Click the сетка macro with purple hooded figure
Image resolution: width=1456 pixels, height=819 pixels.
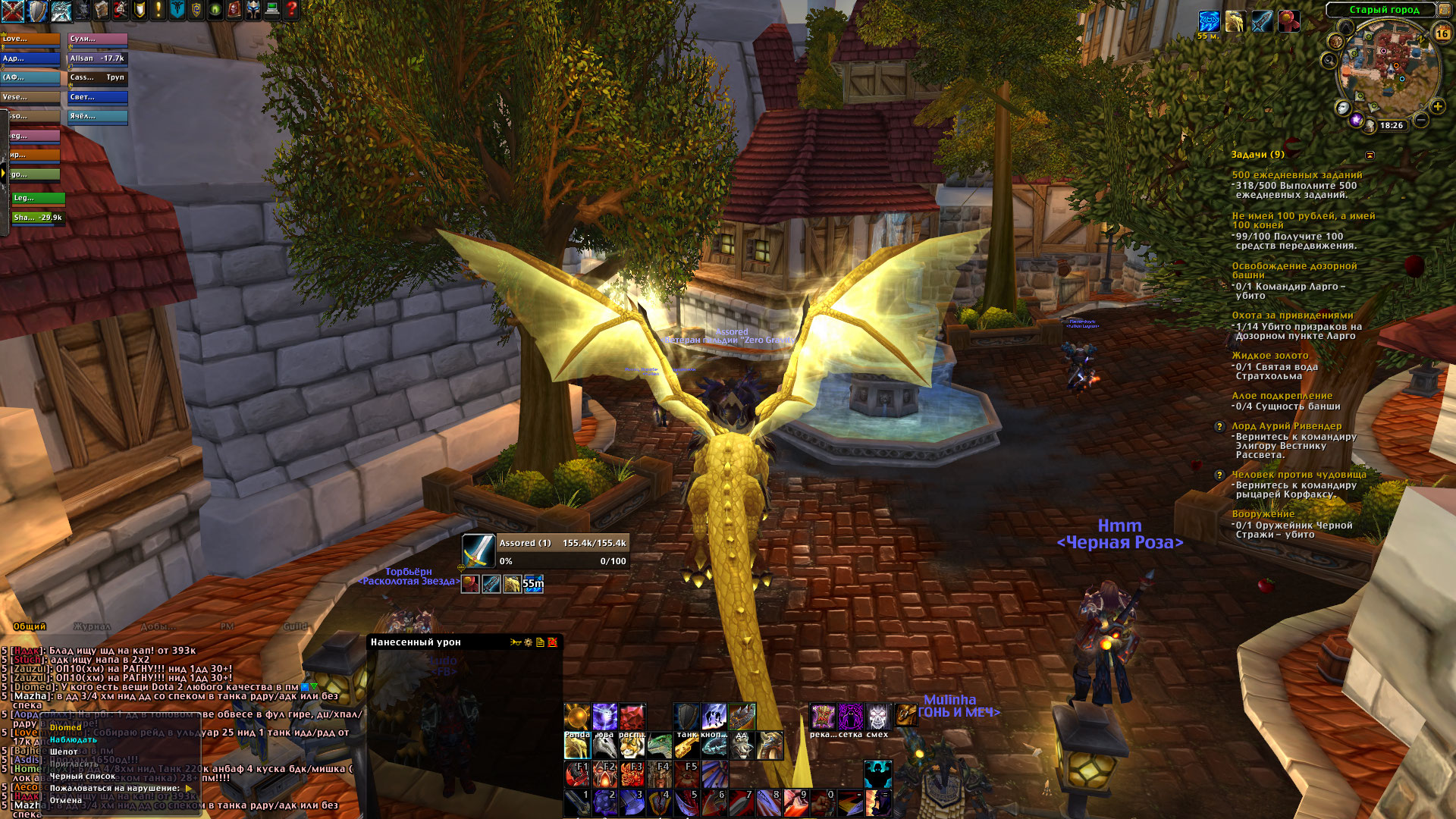(850, 717)
